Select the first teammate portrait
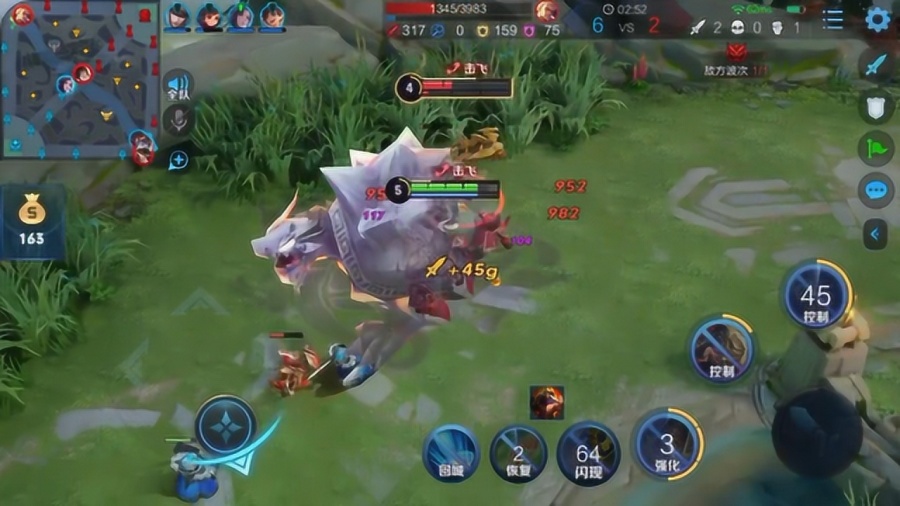This screenshot has height=506, width=900. coord(178,16)
